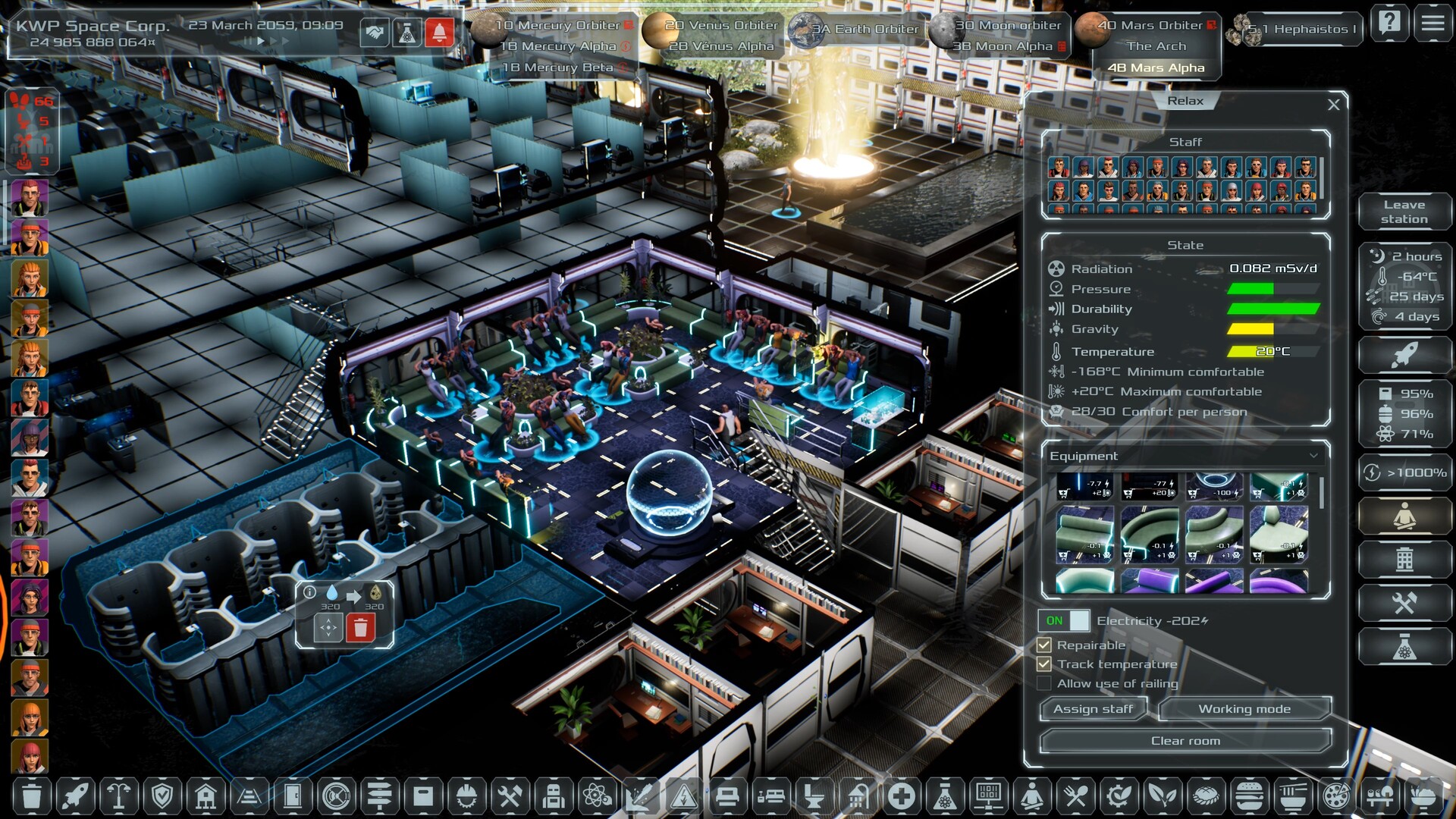Select the 4B Mars Alpha station
The width and height of the screenshot is (1456, 819).
tap(1156, 68)
